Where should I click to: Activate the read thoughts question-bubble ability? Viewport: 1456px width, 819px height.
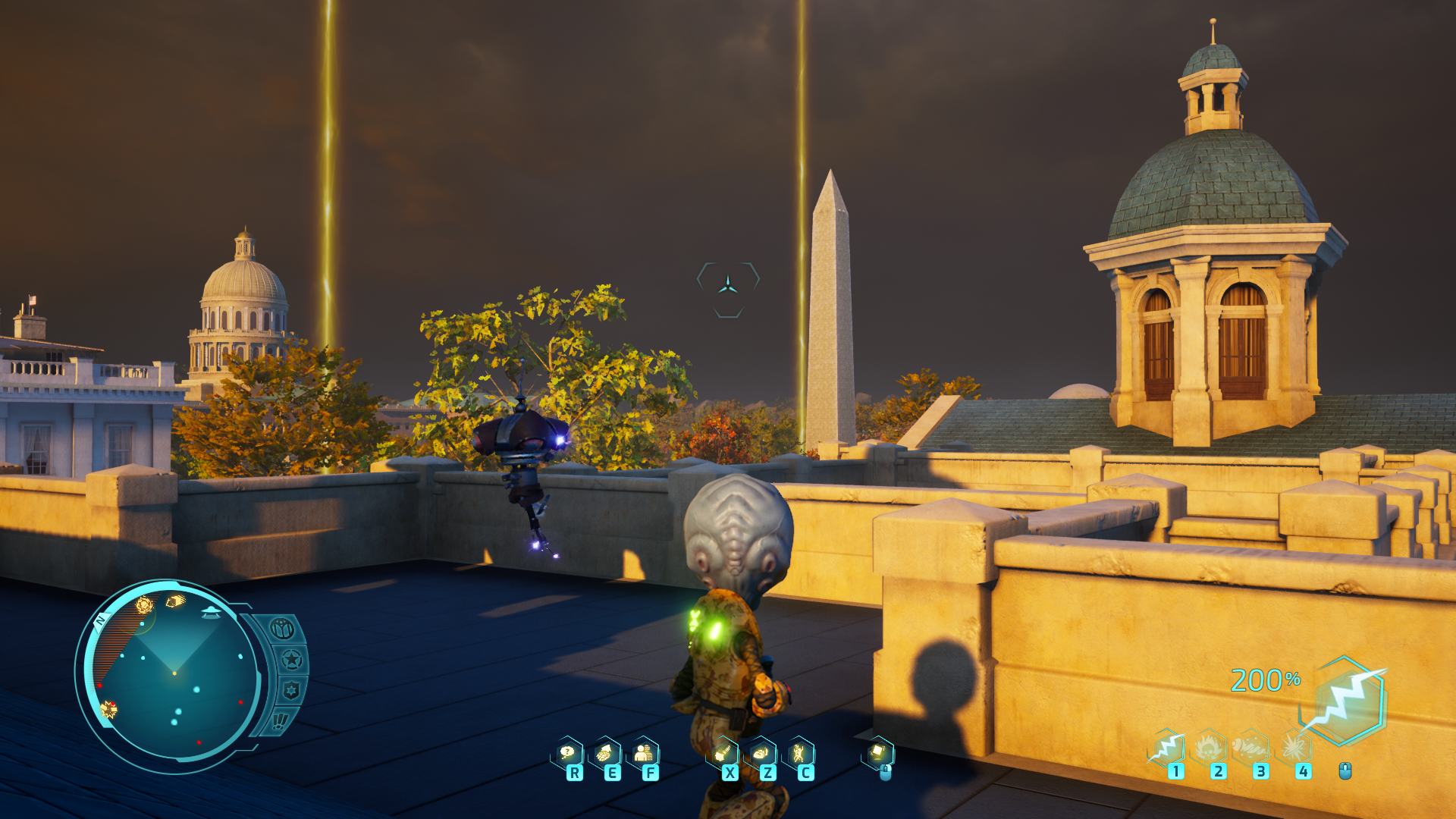coord(567,753)
